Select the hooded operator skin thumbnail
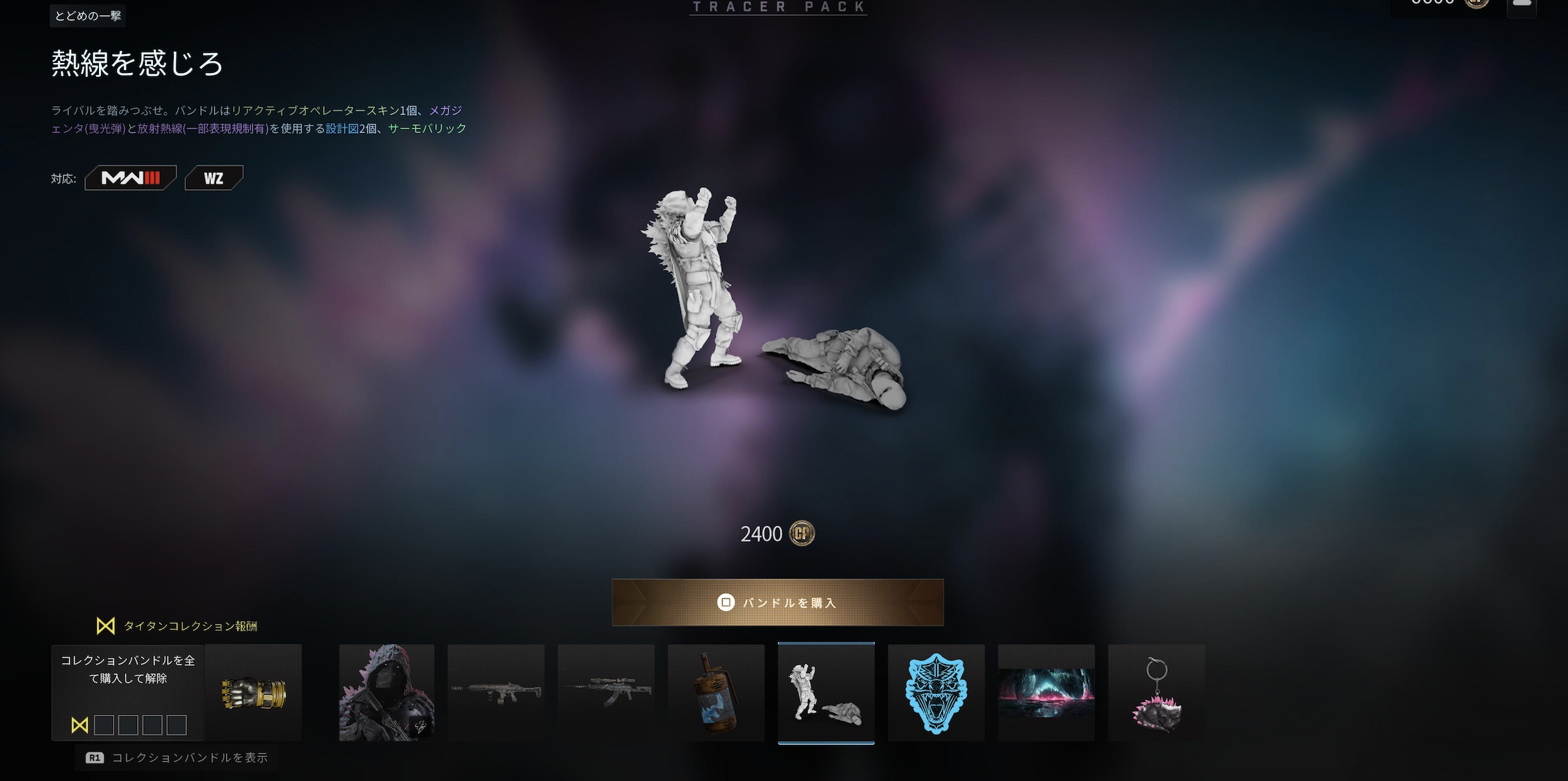Image resolution: width=1568 pixels, height=781 pixels. 386,693
